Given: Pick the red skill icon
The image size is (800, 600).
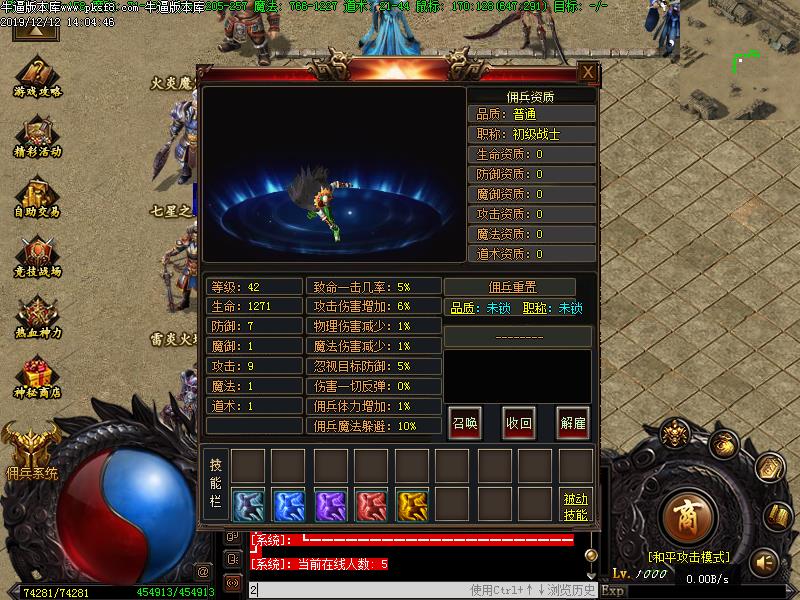Looking at the screenshot, I should [371, 505].
